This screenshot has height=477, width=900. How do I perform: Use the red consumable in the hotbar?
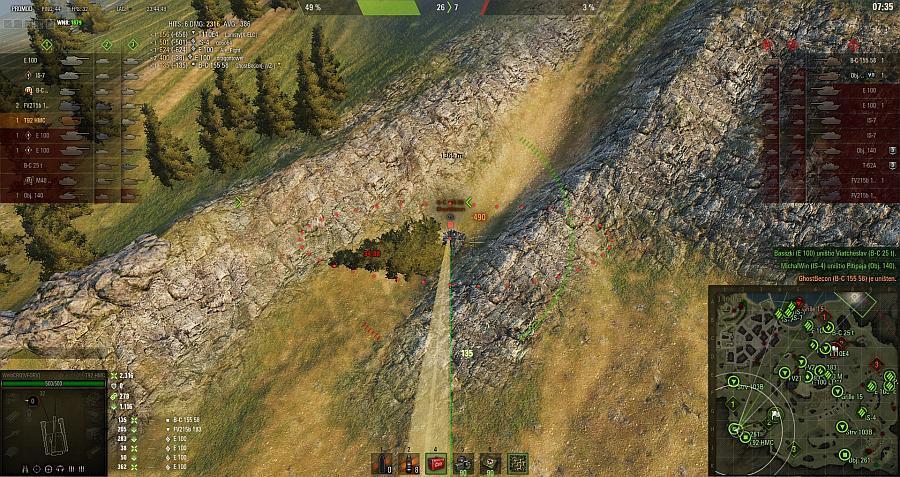click(x=435, y=463)
